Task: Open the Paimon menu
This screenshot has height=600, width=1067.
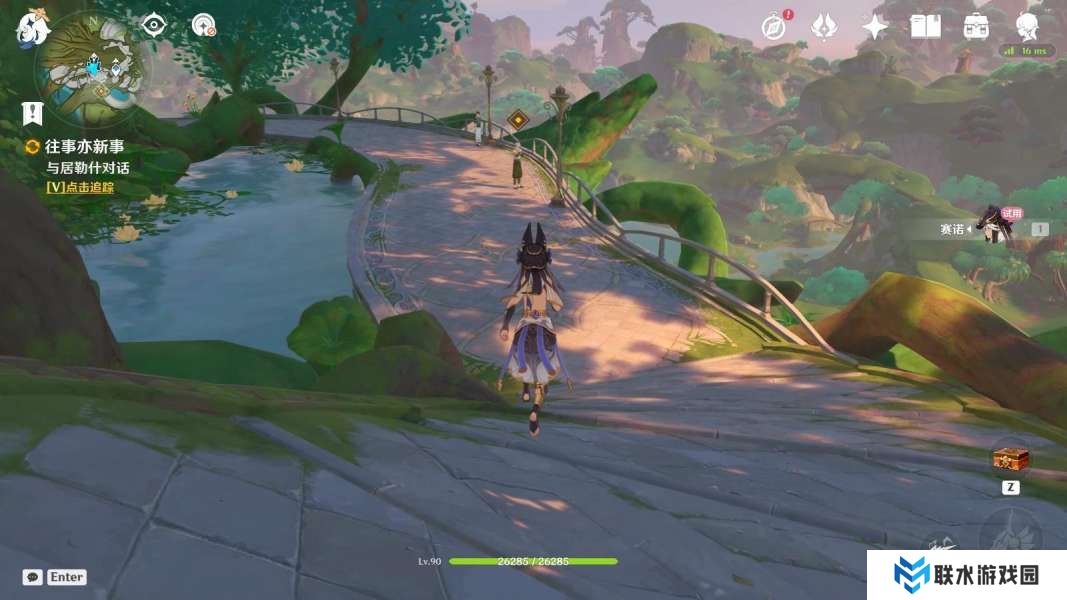Action: tap(32, 27)
